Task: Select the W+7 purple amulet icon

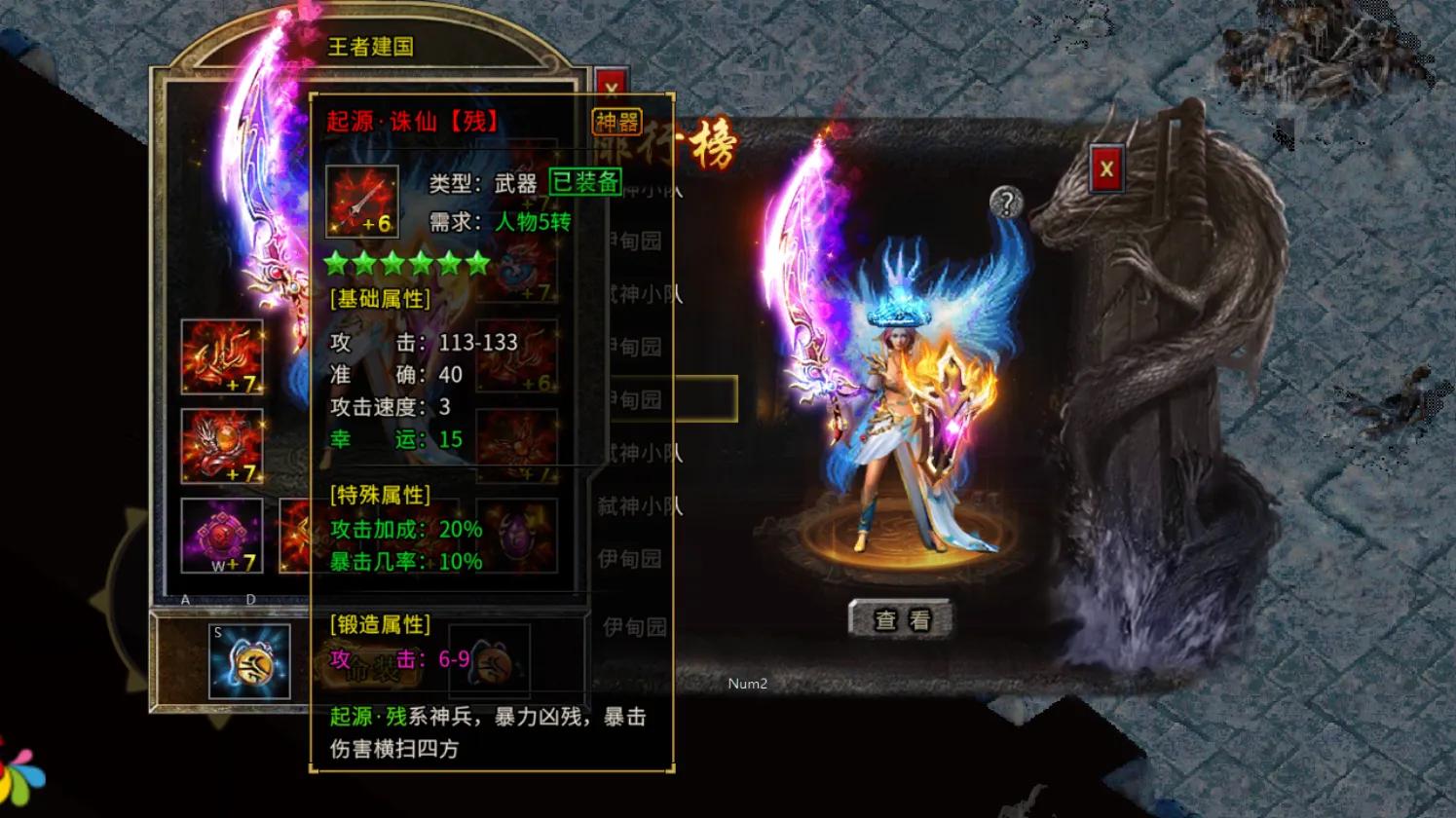Action: pyautogui.click(x=221, y=536)
